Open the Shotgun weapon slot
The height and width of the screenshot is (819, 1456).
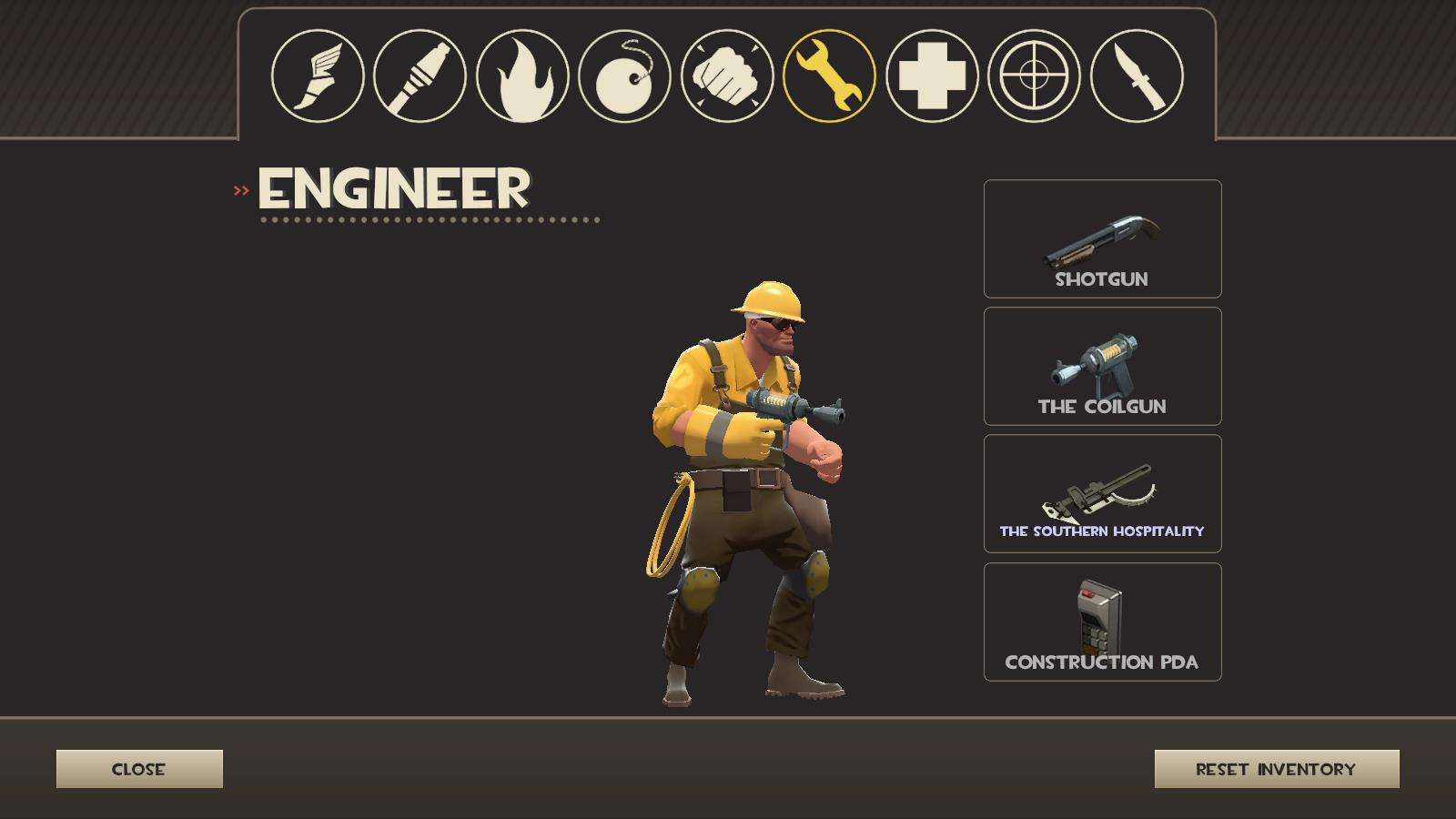(1102, 238)
